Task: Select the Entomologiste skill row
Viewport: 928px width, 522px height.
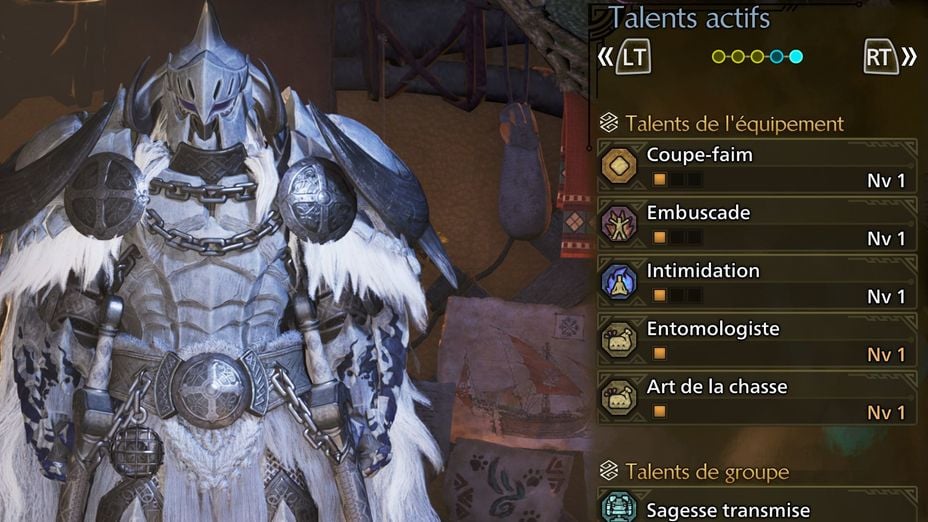Action: (757, 340)
